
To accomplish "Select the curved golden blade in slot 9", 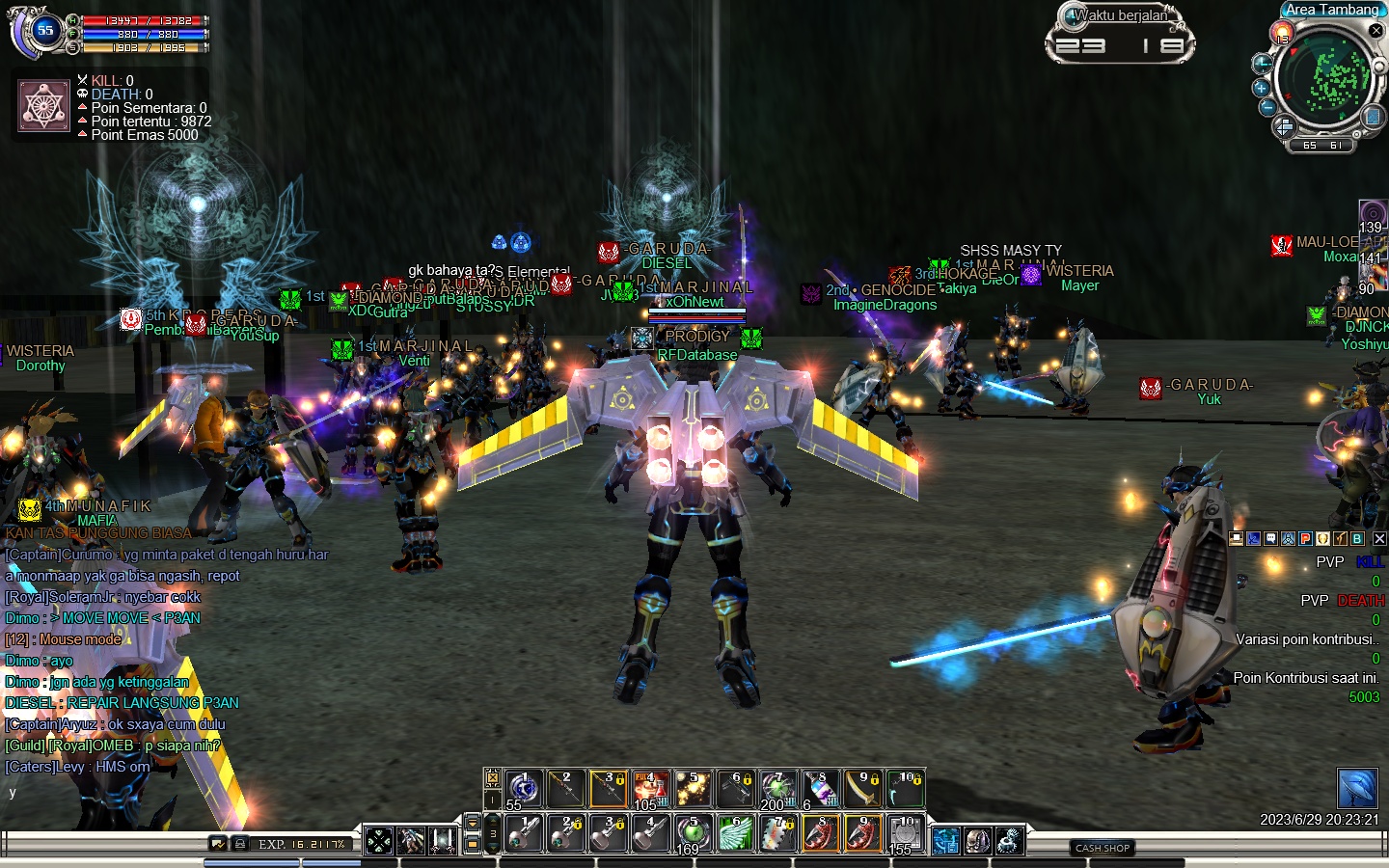I will pos(861,789).
